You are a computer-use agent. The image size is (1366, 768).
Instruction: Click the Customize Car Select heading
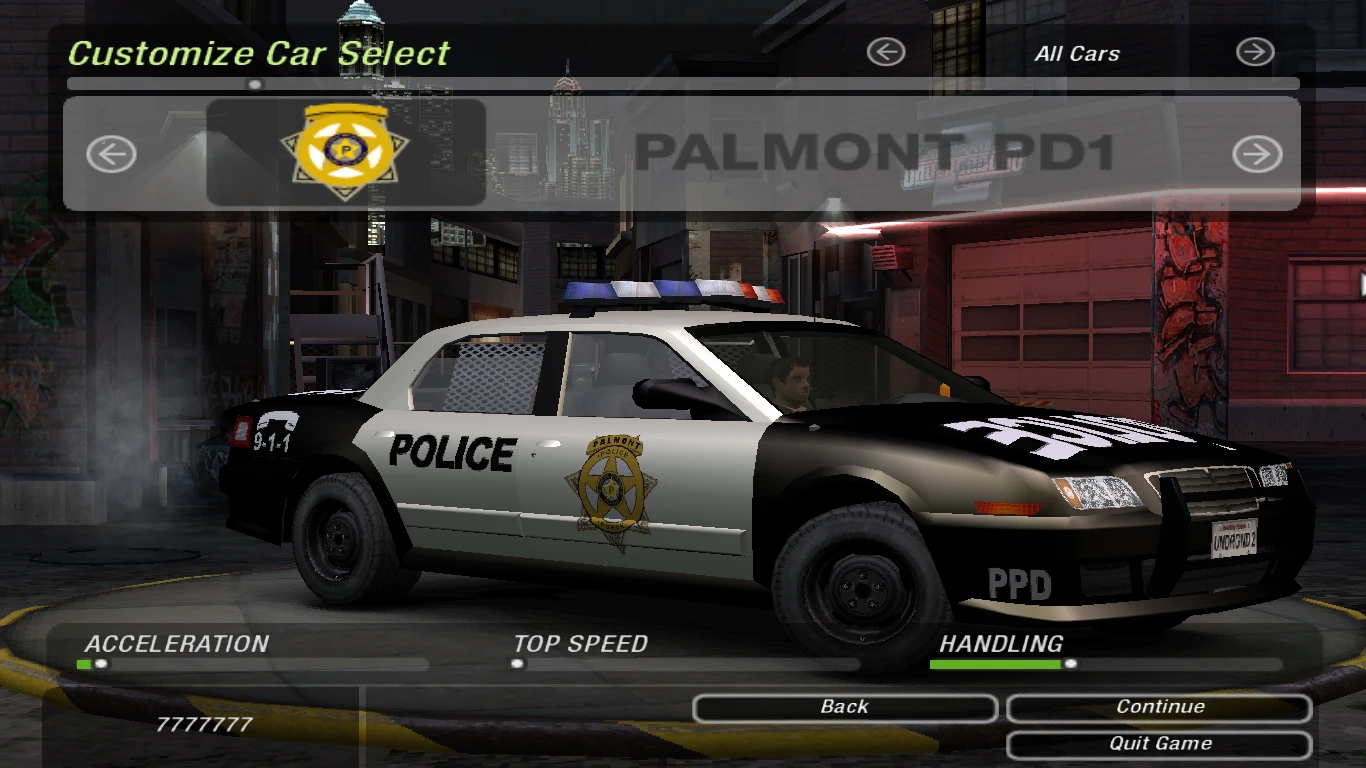(257, 53)
